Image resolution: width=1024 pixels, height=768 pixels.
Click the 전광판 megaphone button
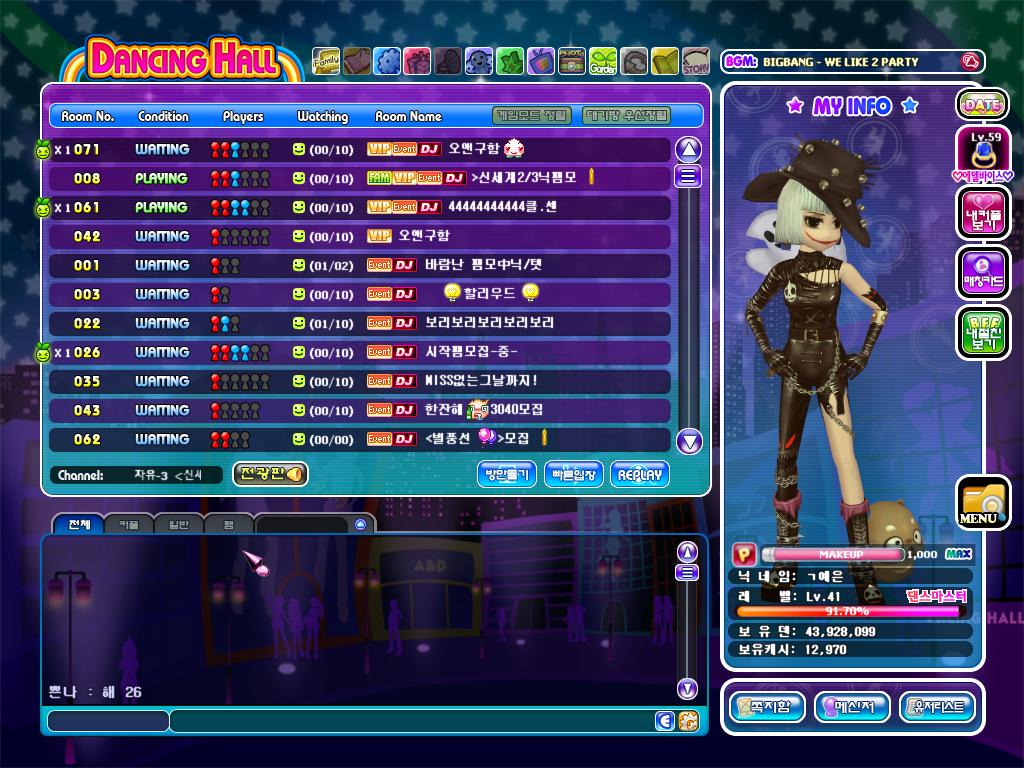click(x=270, y=474)
